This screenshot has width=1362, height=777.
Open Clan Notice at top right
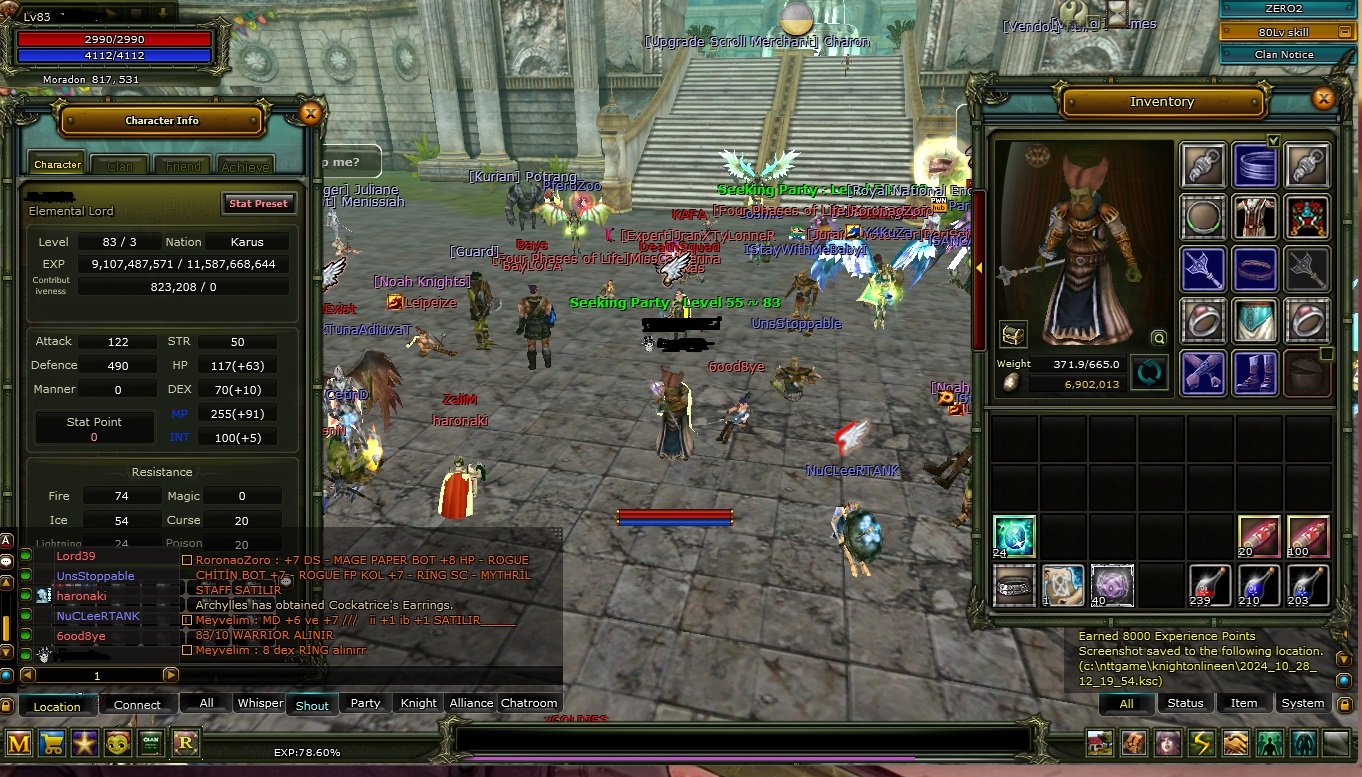1286,54
